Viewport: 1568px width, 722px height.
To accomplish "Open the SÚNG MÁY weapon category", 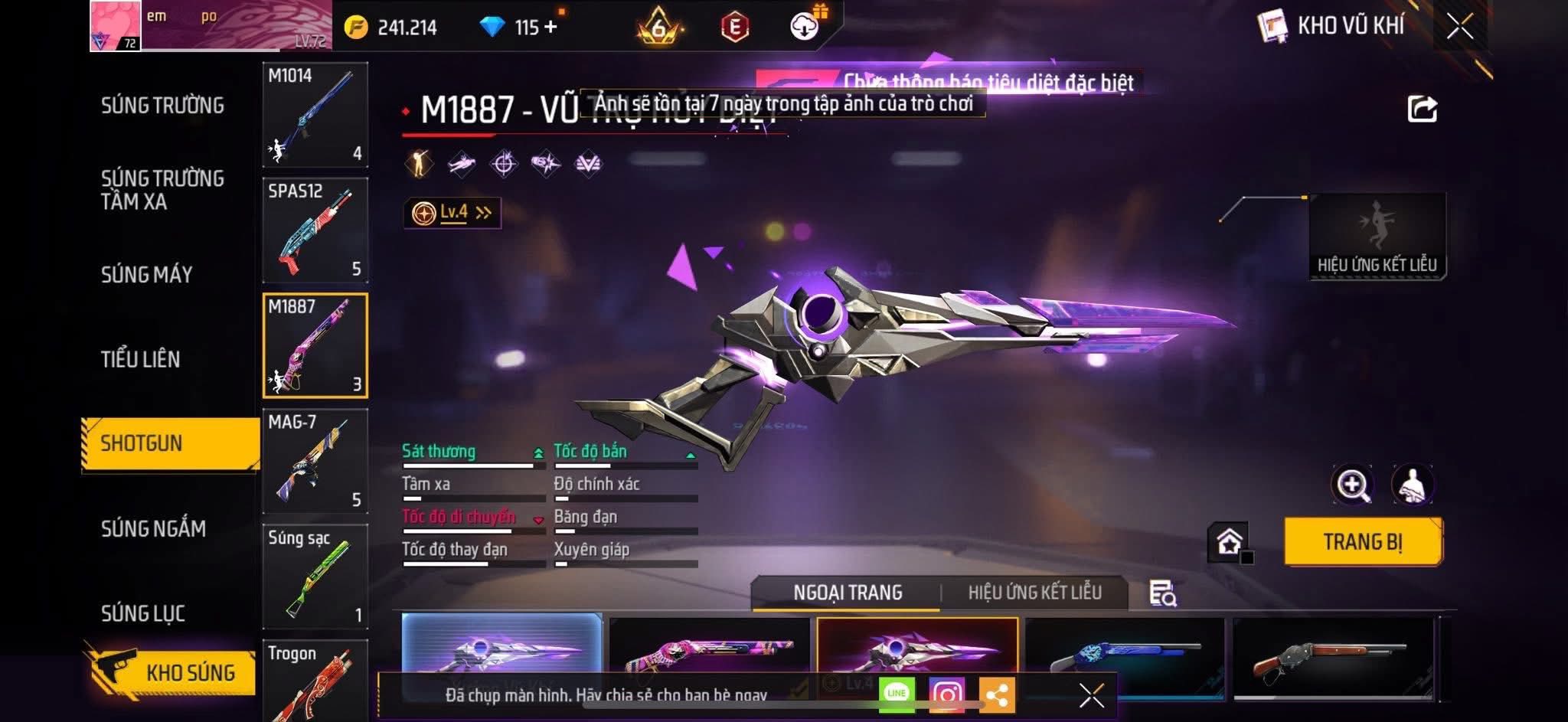I will pyautogui.click(x=146, y=274).
